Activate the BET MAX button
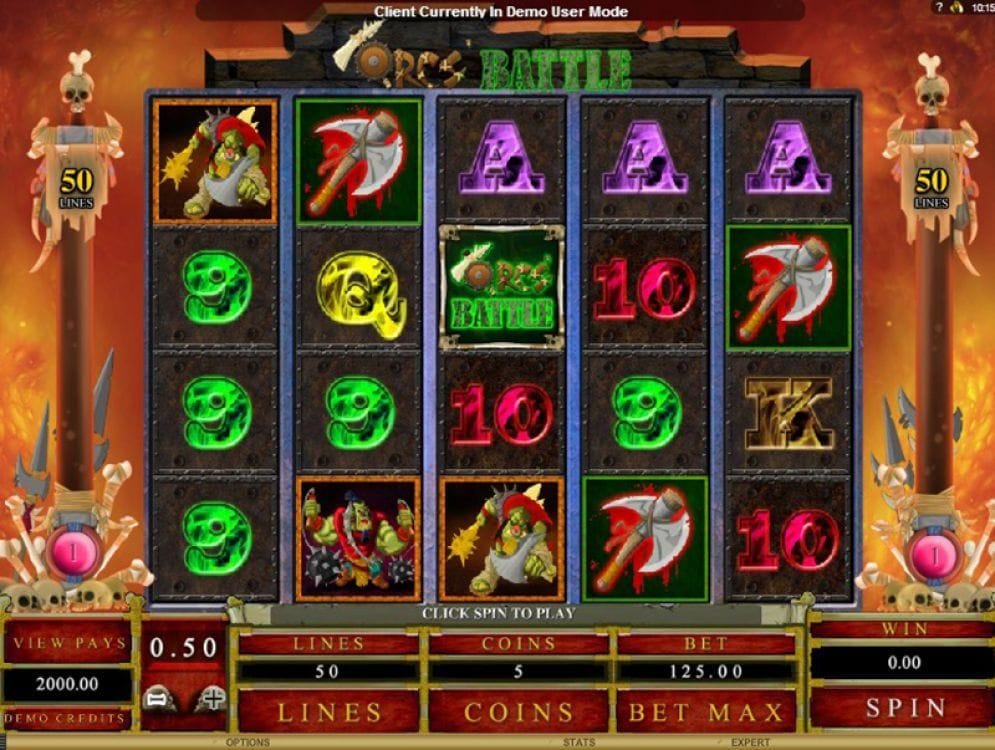The height and width of the screenshot is (750, 995). click(706, 711)
